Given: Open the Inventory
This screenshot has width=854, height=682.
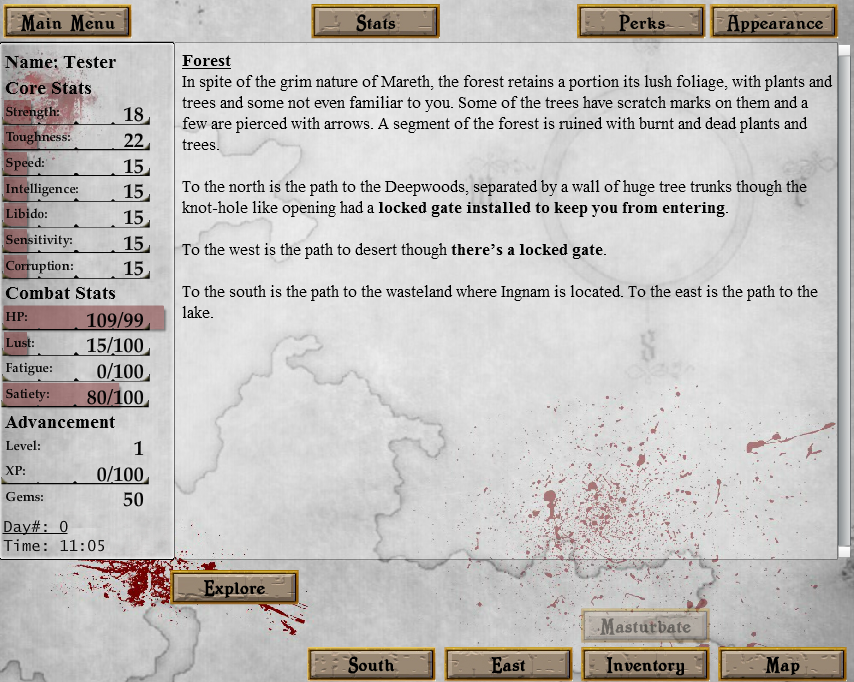Looking at the screenshot, I should [644, 665].
